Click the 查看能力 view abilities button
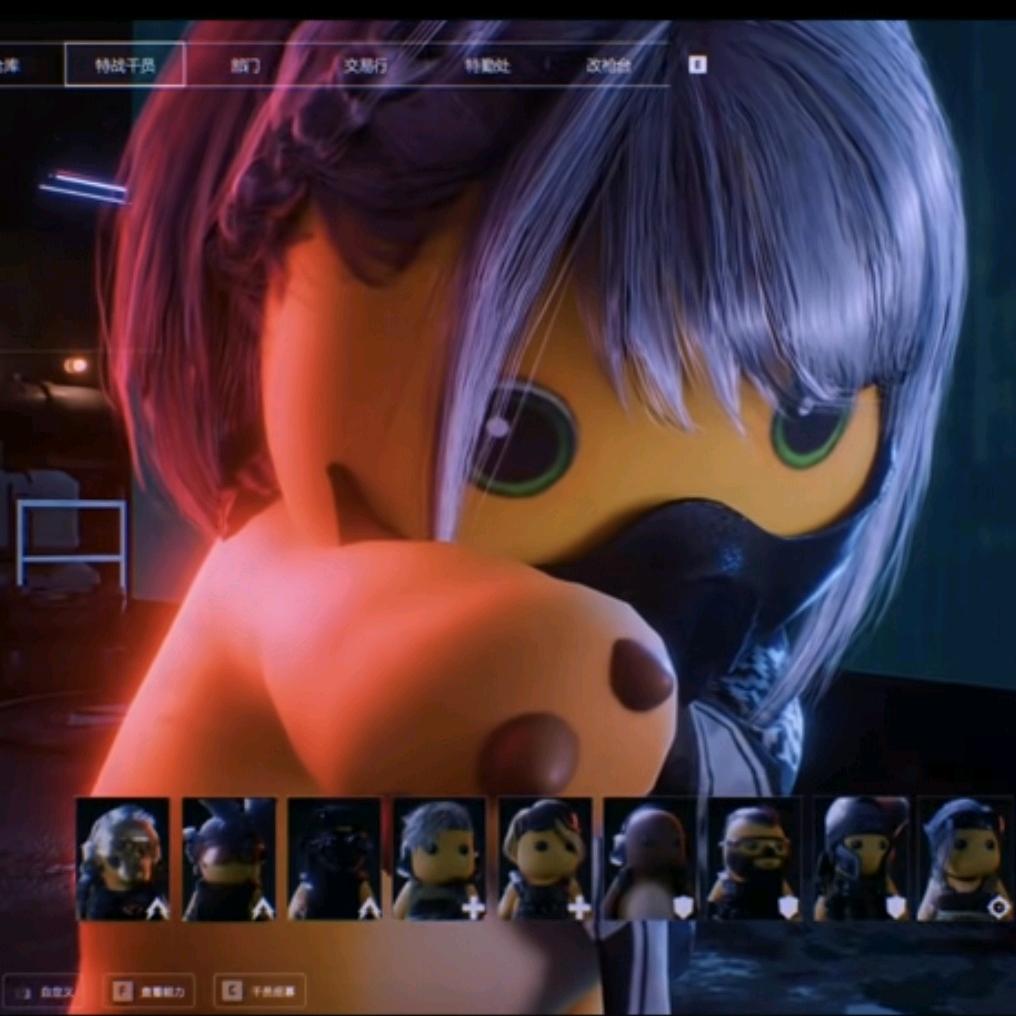1016x1016 pixels. click(x=152, y=991)
